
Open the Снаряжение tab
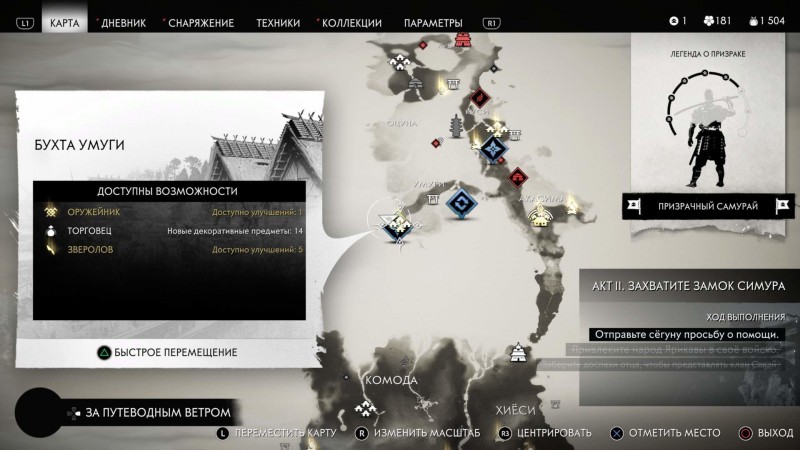point(201,22)
